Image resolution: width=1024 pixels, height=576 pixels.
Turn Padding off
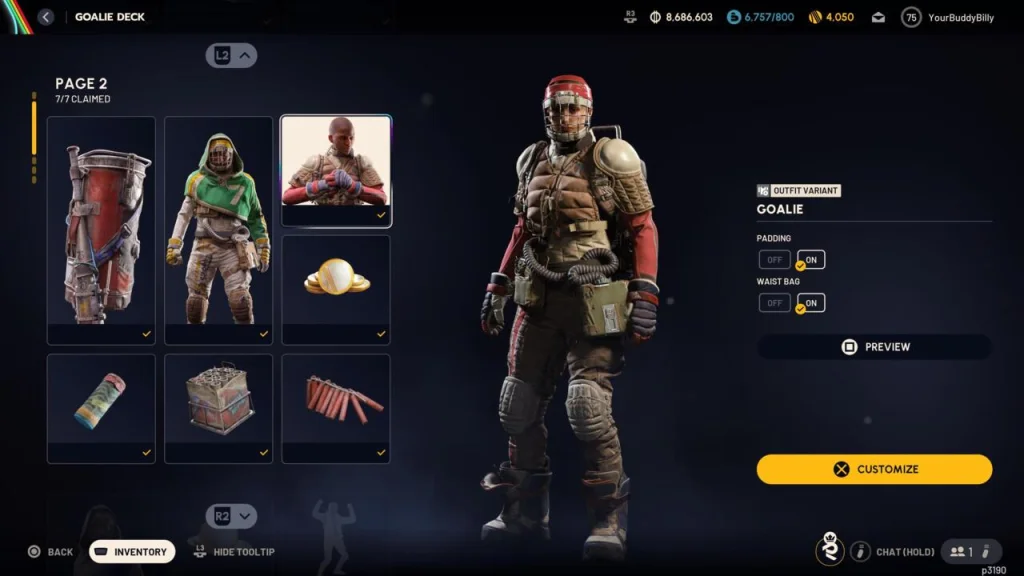774,260
